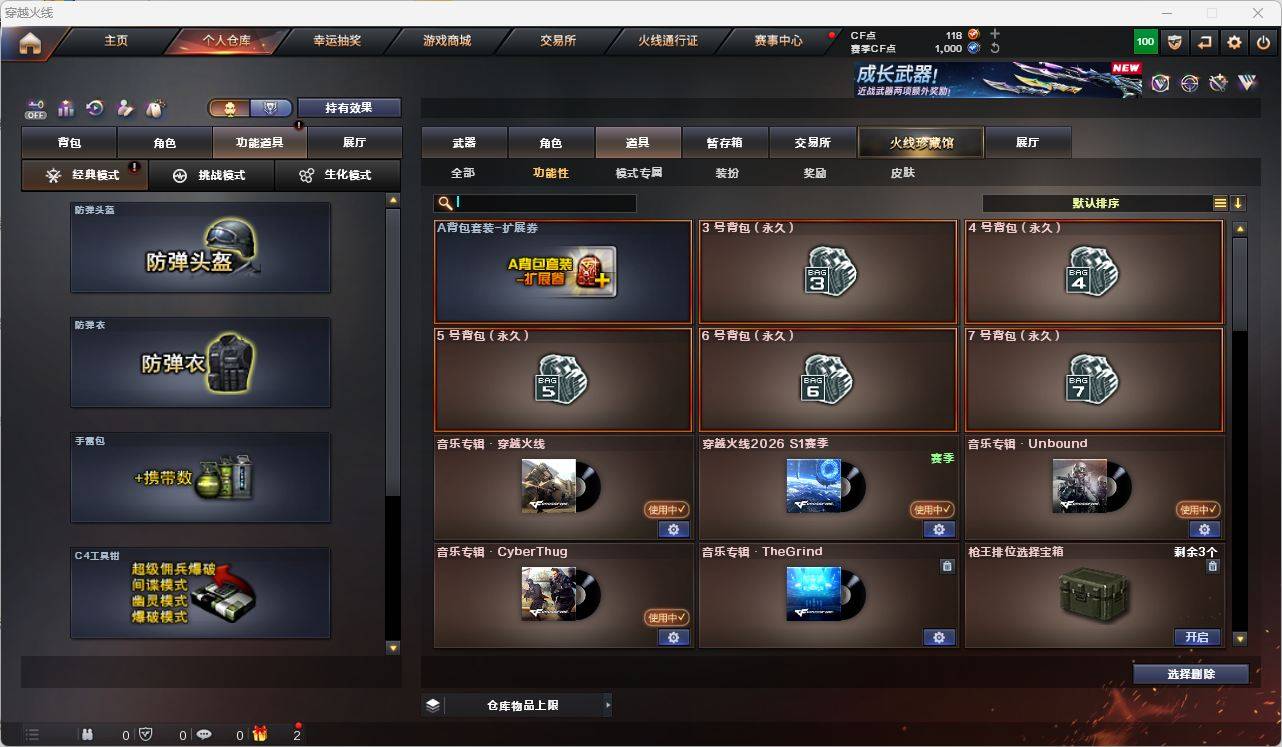
Task: Click the chat bubble icon in bottom bar
Action: 203,735
